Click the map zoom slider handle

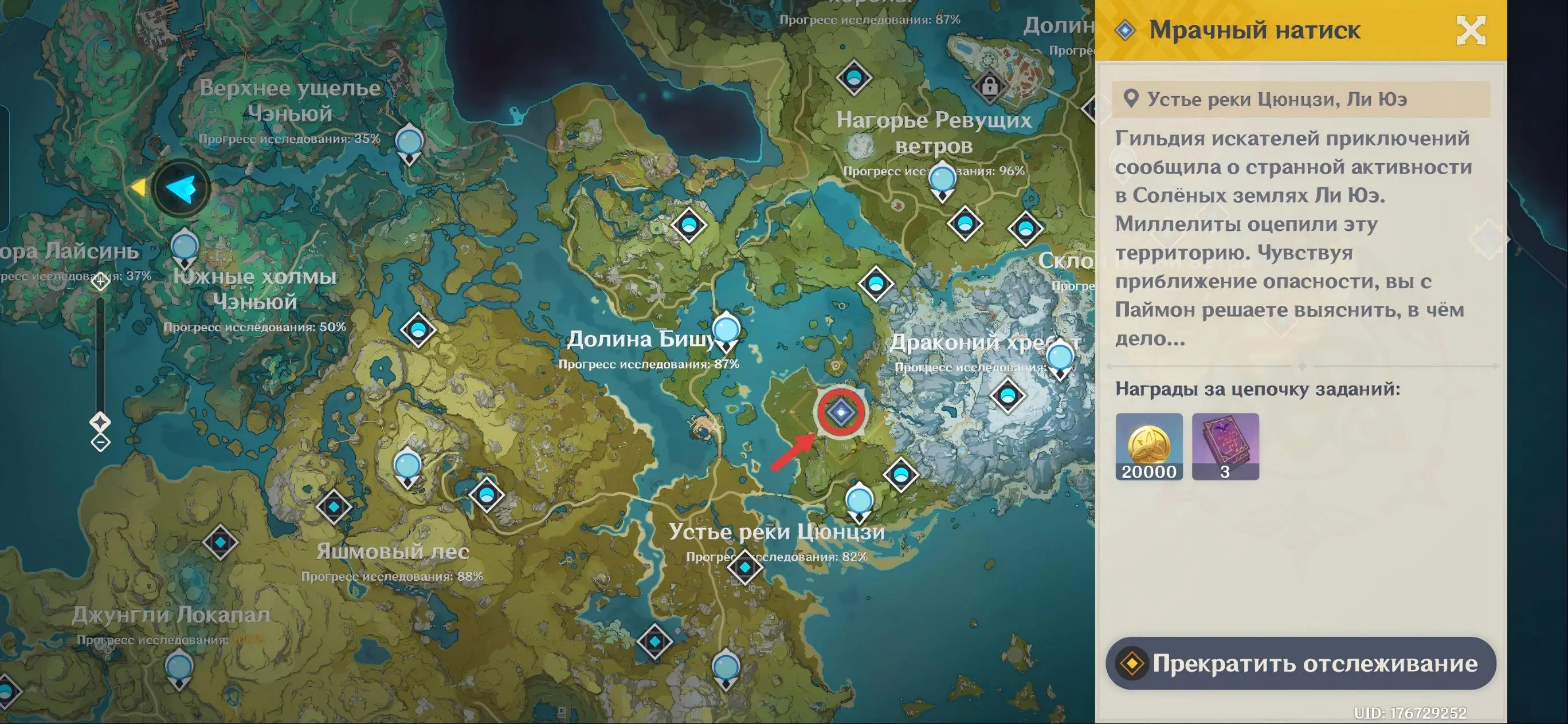100,421
